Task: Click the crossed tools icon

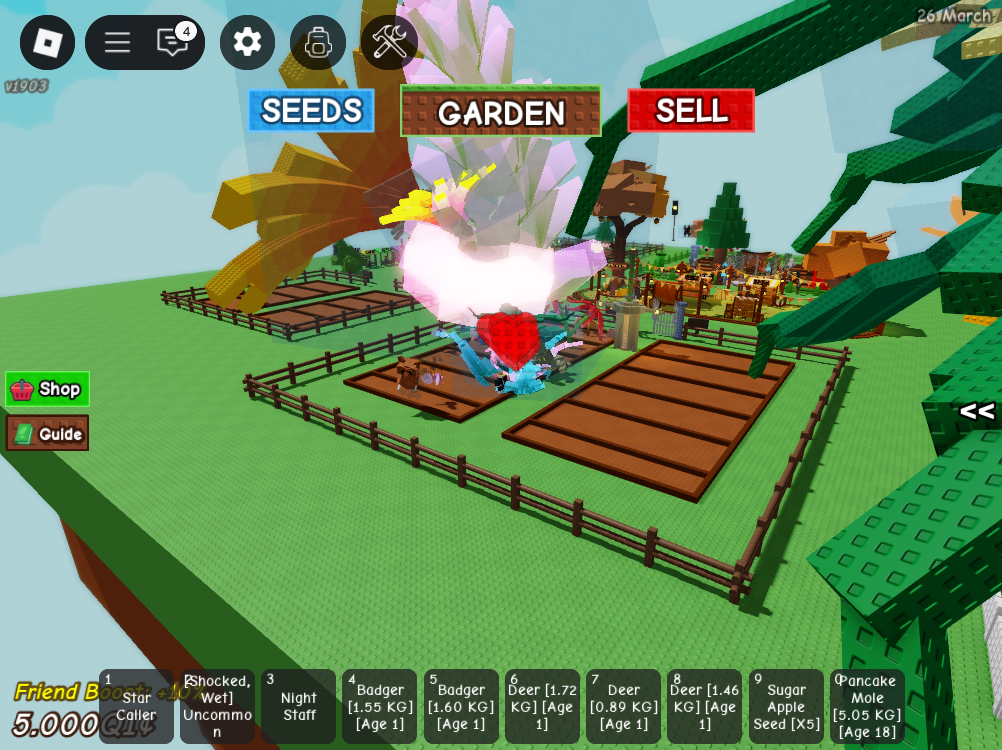Action: tap(389, 42)
